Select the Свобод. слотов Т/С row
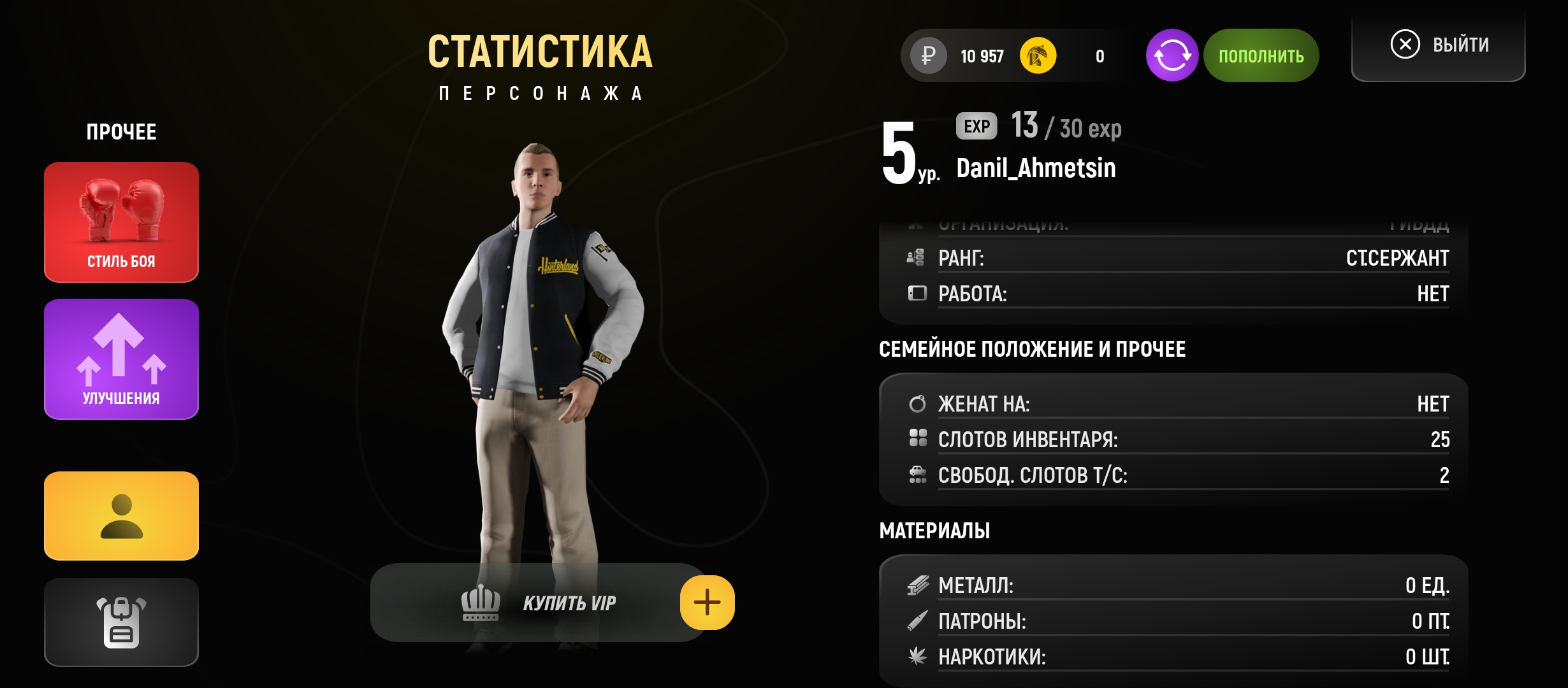 (x=1178, y=475)
